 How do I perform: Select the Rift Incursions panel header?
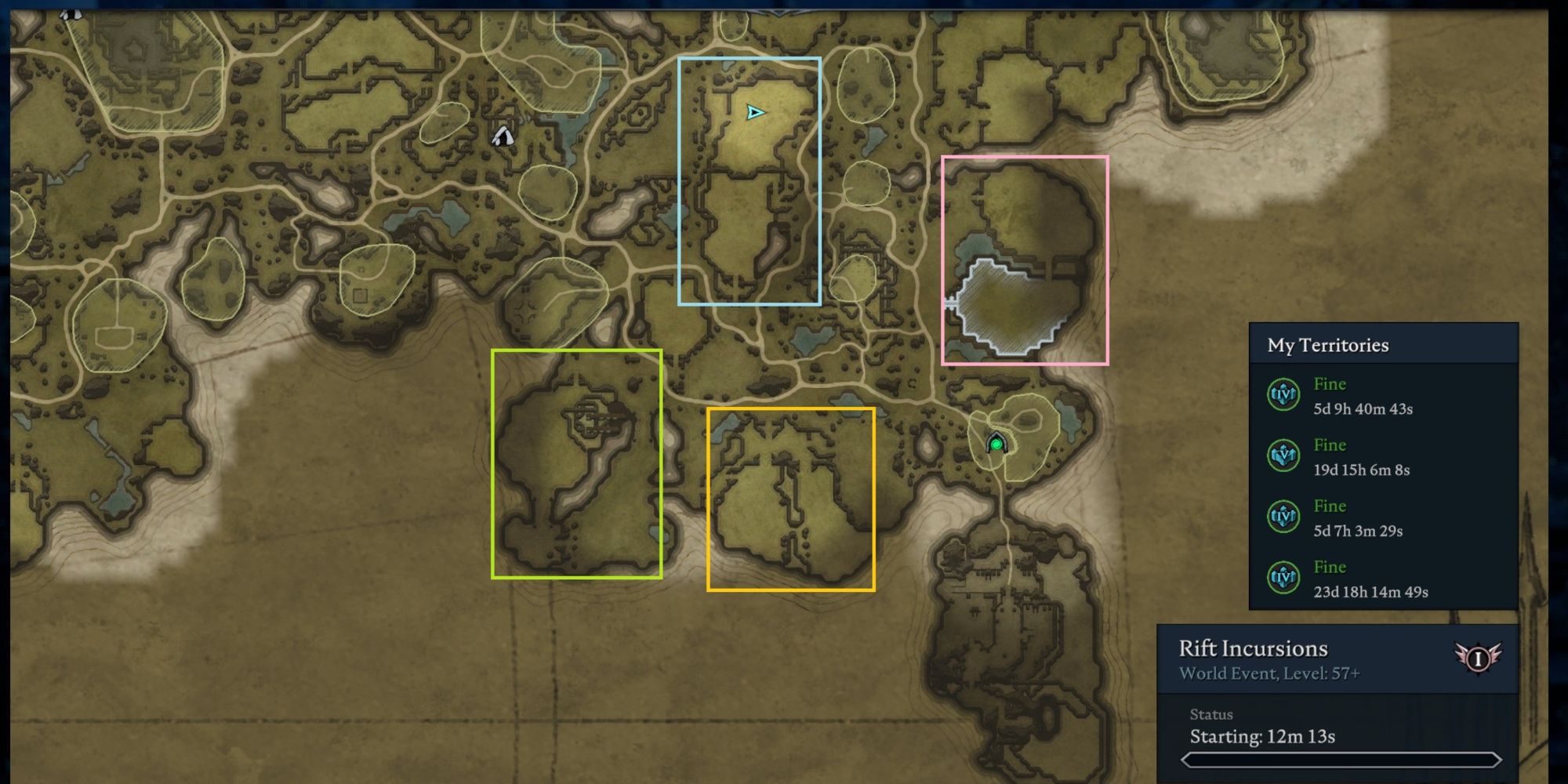[x=1253, y=648]
